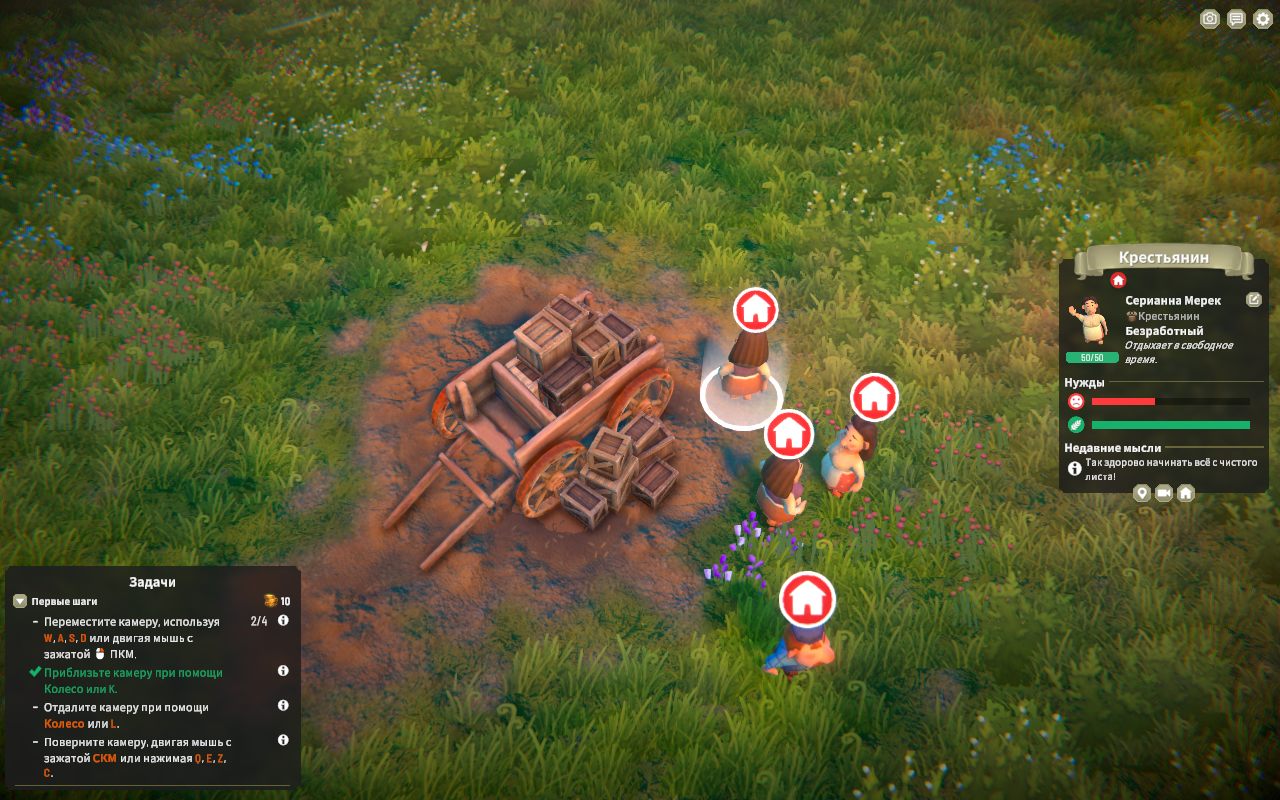Show info for the zoom-out camera task
This screenshot has height=800, width=1280.
click(283, 706)
